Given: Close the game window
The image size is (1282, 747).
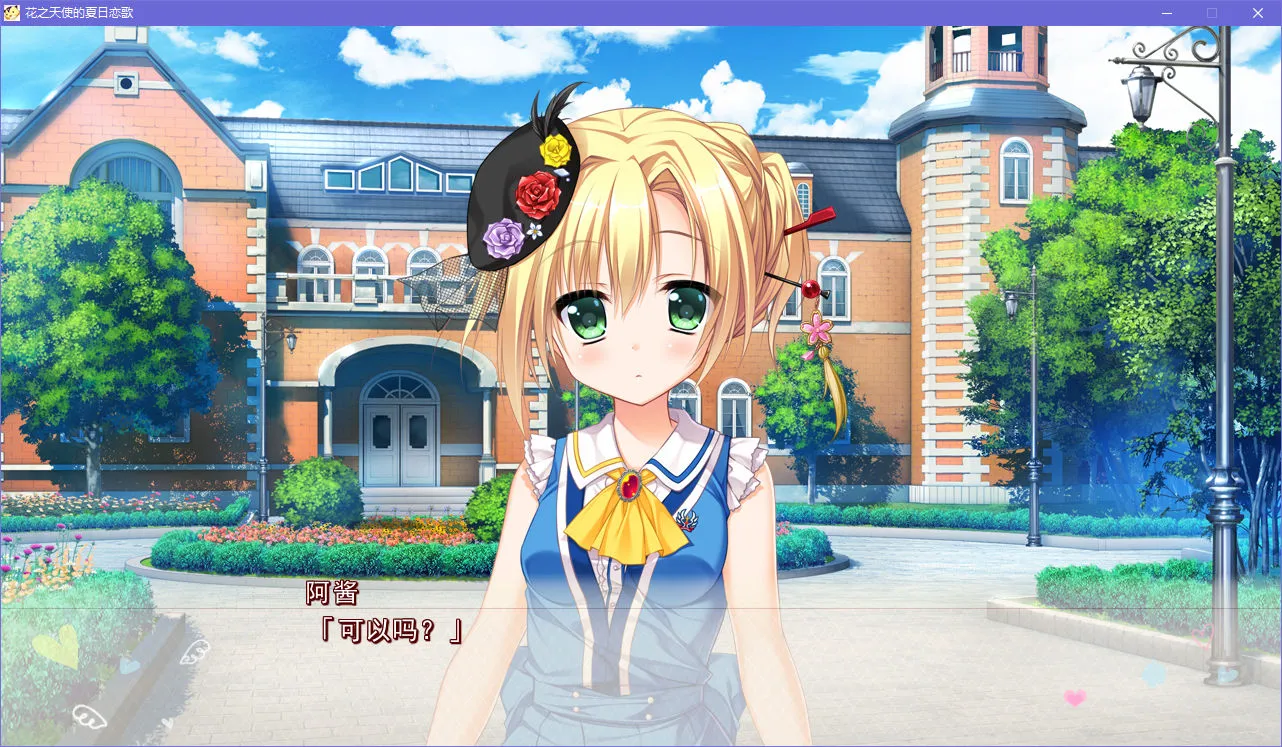Looking at the screenshot, I should pos(1257,13).
